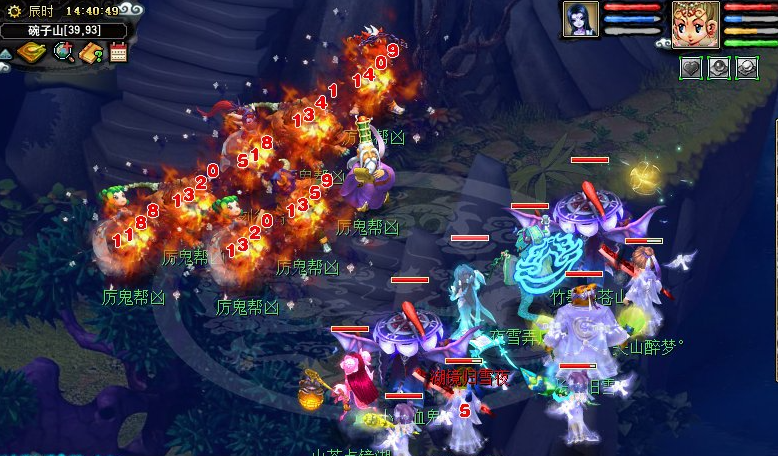
Task: Click the white orb status icon
Action: pyautogui.click(x=747, y=68)
